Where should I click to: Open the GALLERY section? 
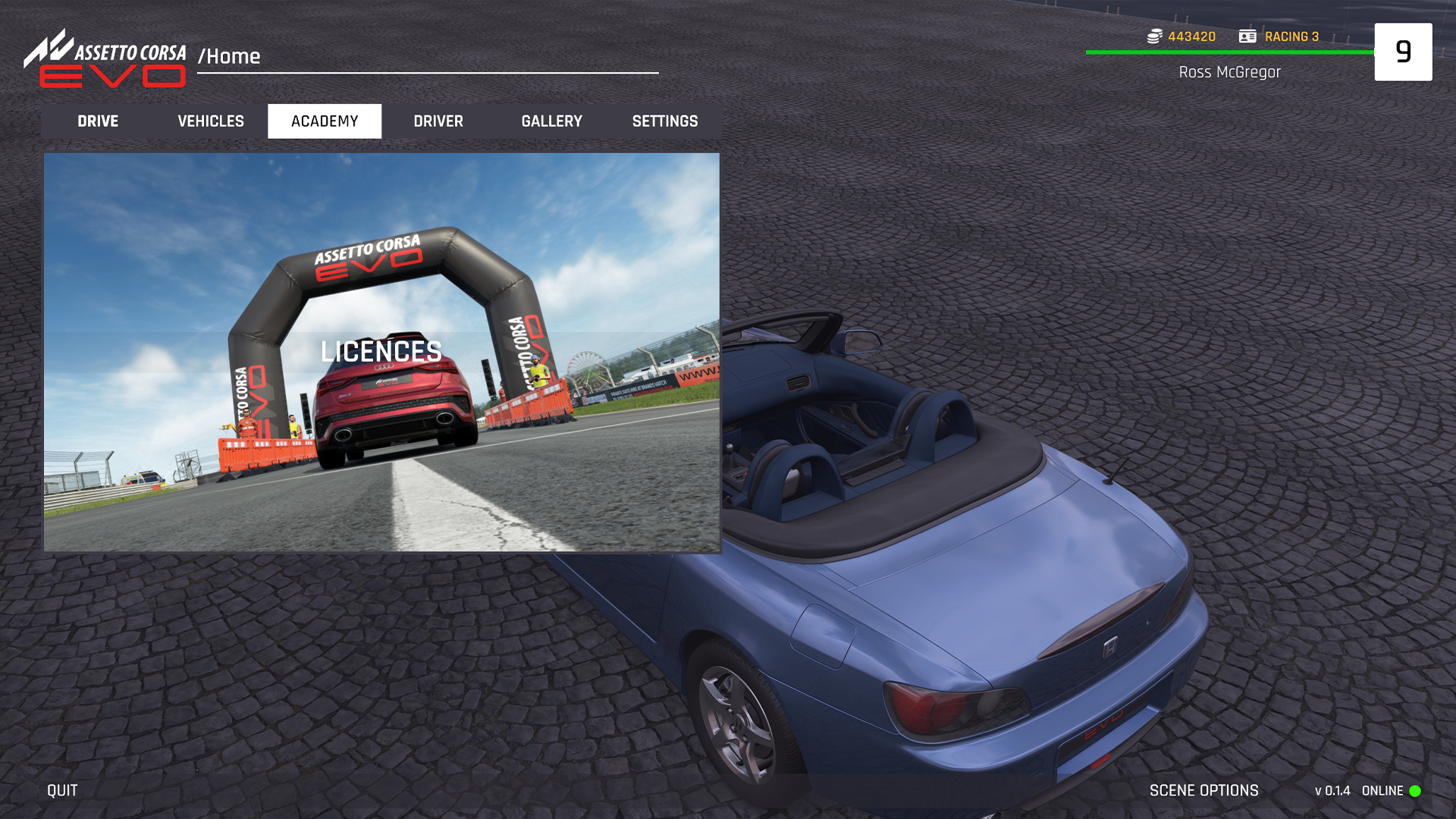(x=552, y=121)
